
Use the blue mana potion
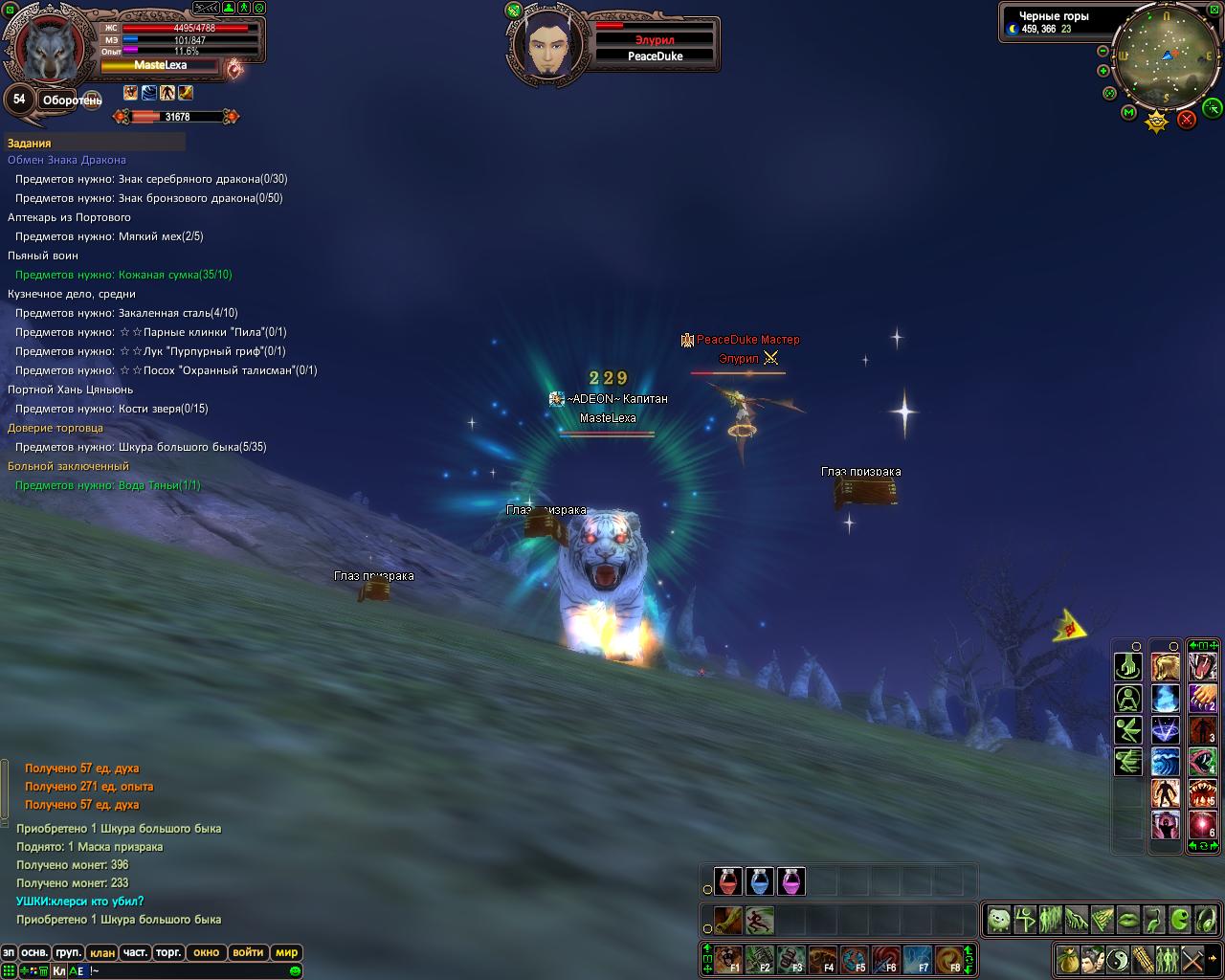pyautogui.click(x=759, y=881)
